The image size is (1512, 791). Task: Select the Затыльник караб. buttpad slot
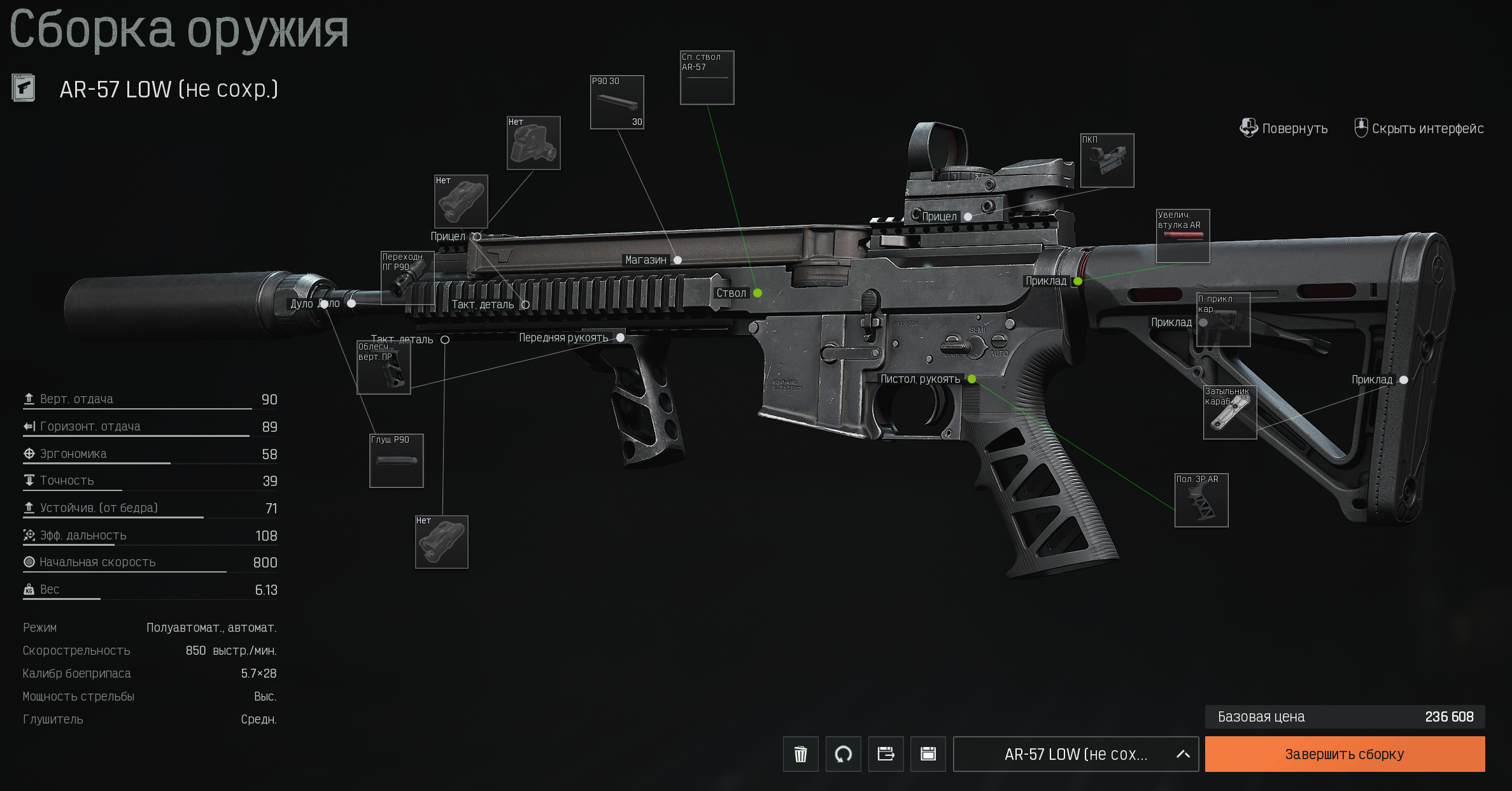[1230, 413]
